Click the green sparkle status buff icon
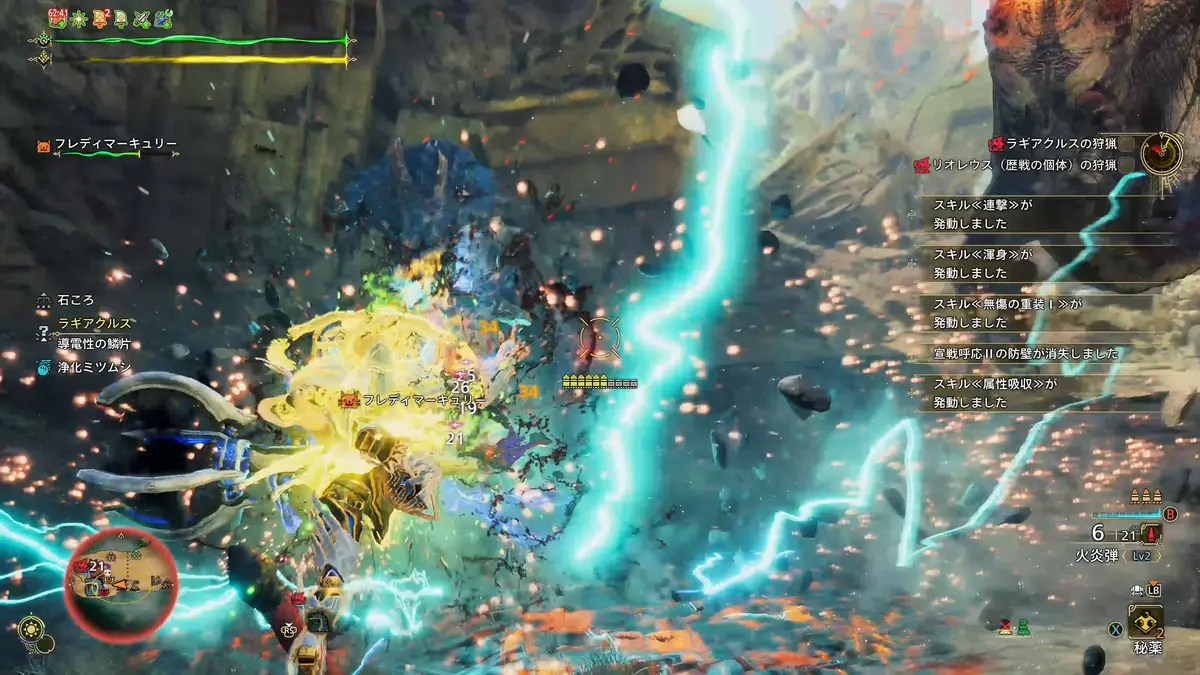Viewport: 1200px width, 675px height. [x=78, y=17]
